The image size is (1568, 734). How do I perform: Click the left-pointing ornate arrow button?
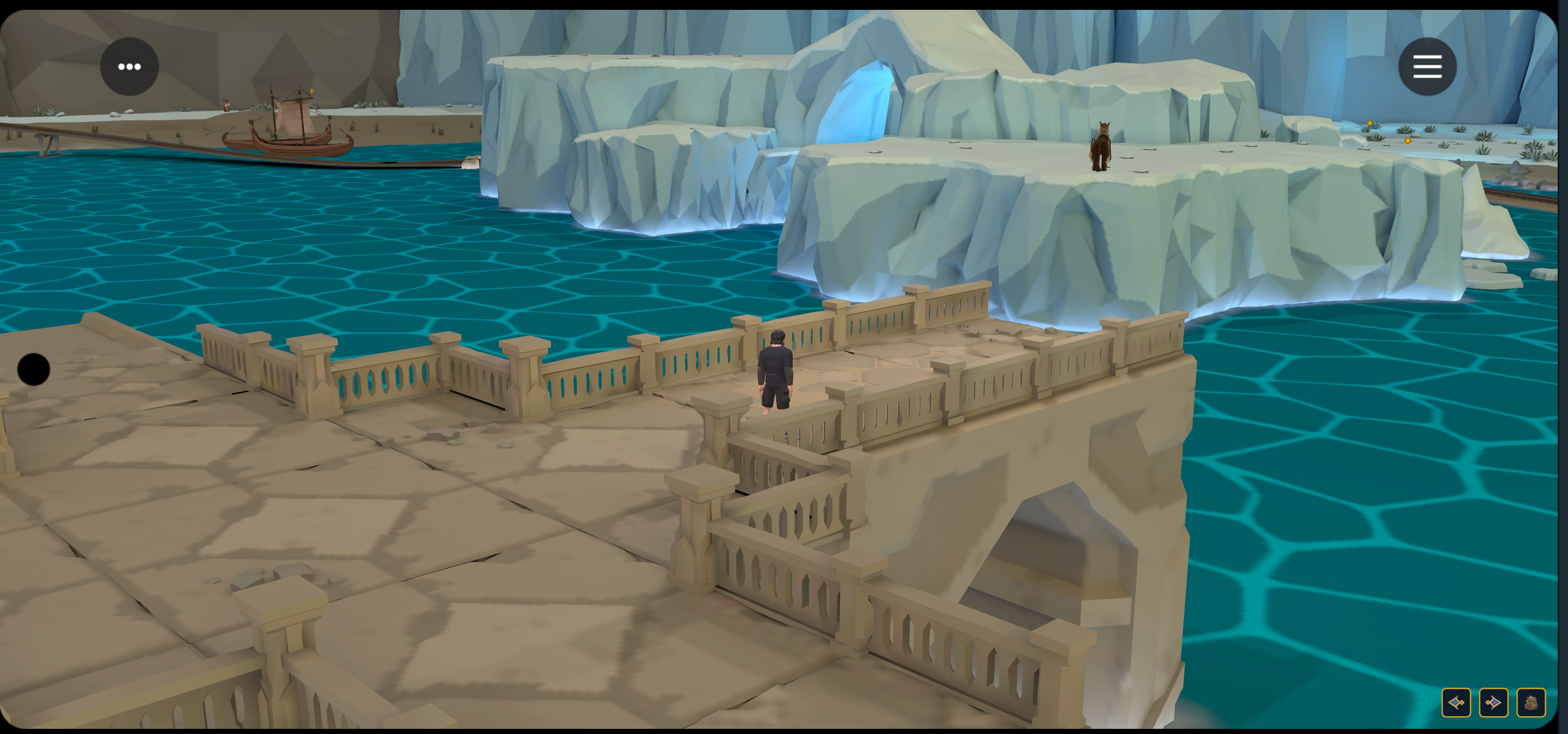1456,703
